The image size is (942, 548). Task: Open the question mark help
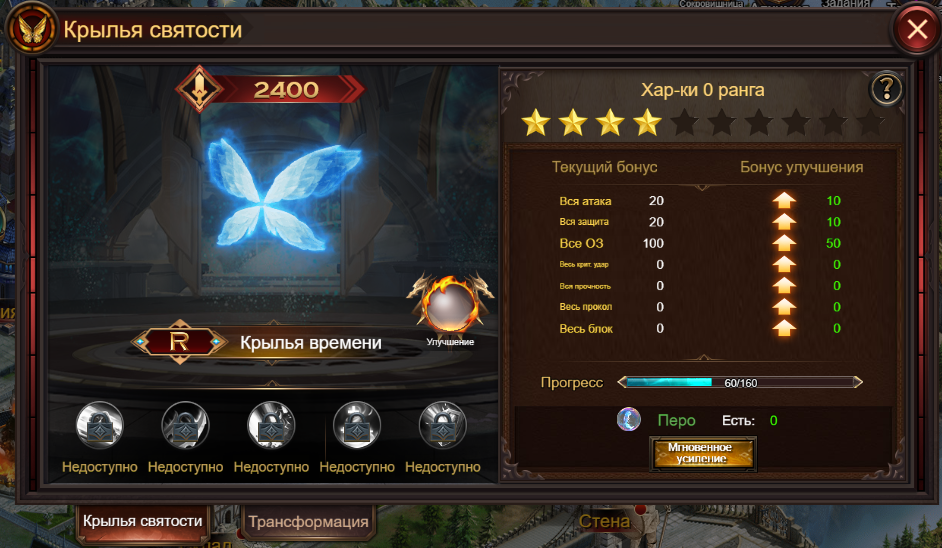(x=886, y=89)
